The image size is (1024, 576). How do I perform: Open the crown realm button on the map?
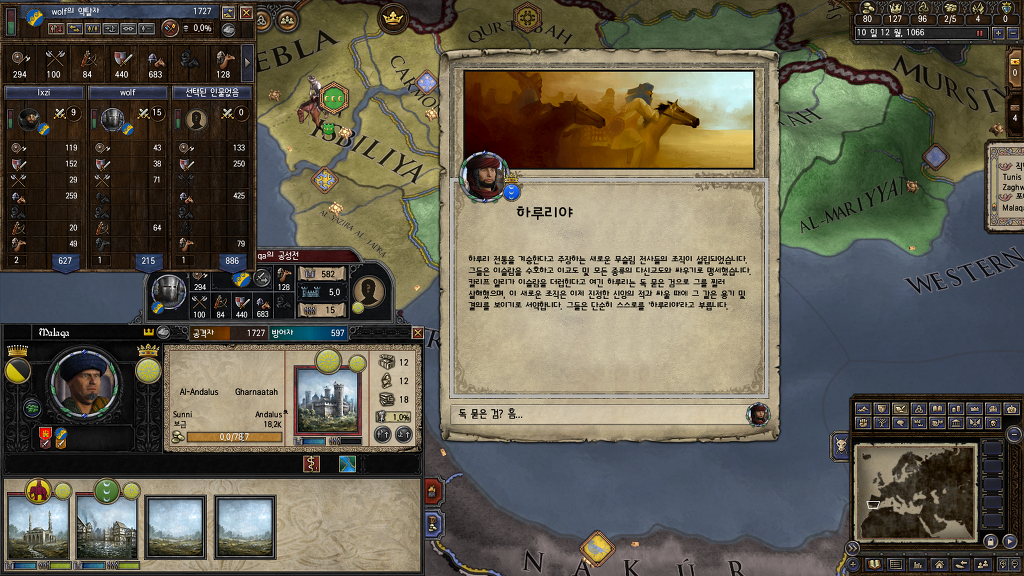(392, 17)
